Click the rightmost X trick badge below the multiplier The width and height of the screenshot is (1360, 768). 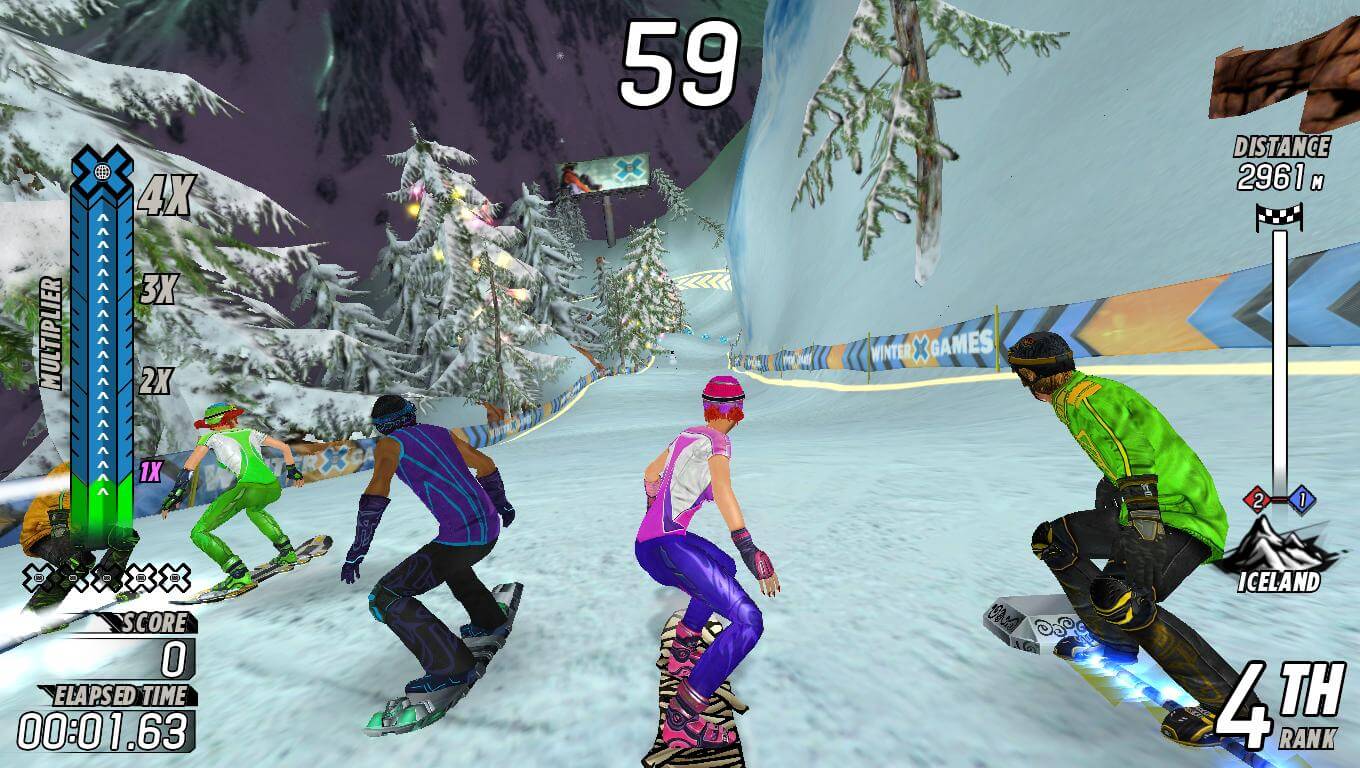coord(174,578)
